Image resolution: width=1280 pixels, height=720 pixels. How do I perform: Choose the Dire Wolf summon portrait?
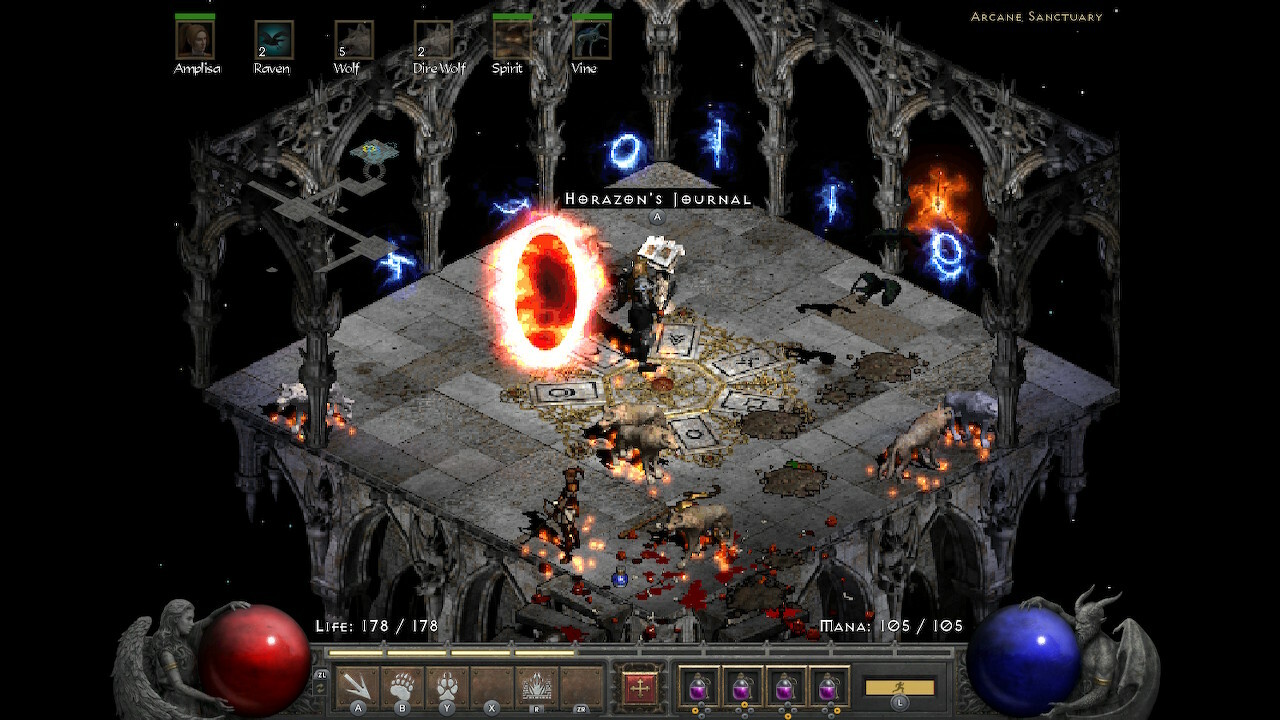click(433, 40)
